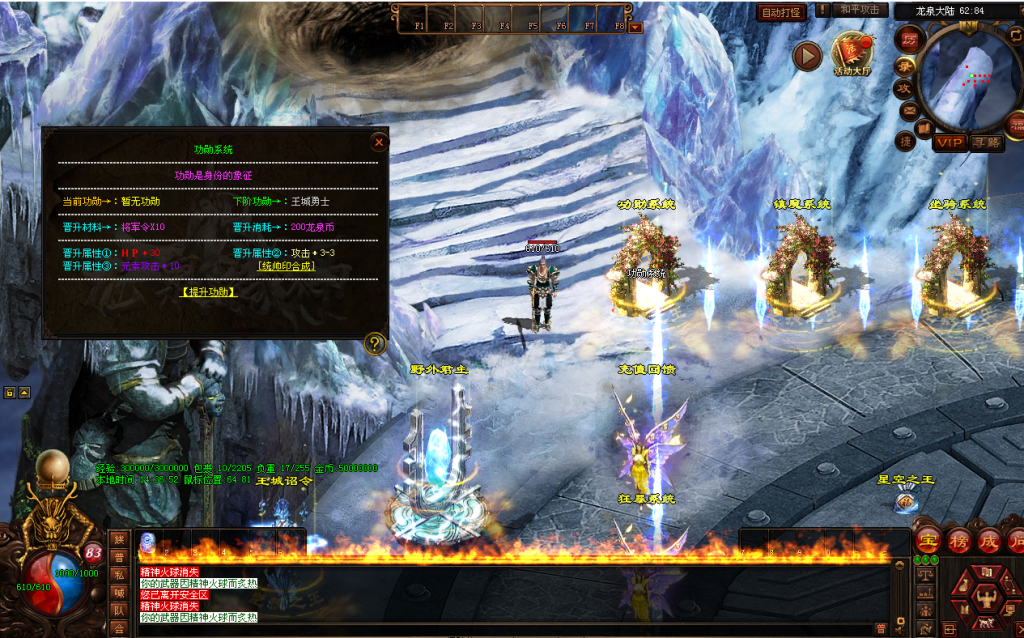Screen dimensions: 1024x638
Task: Open the 统帅印合成 synthesis link
Action: (286, 266)
